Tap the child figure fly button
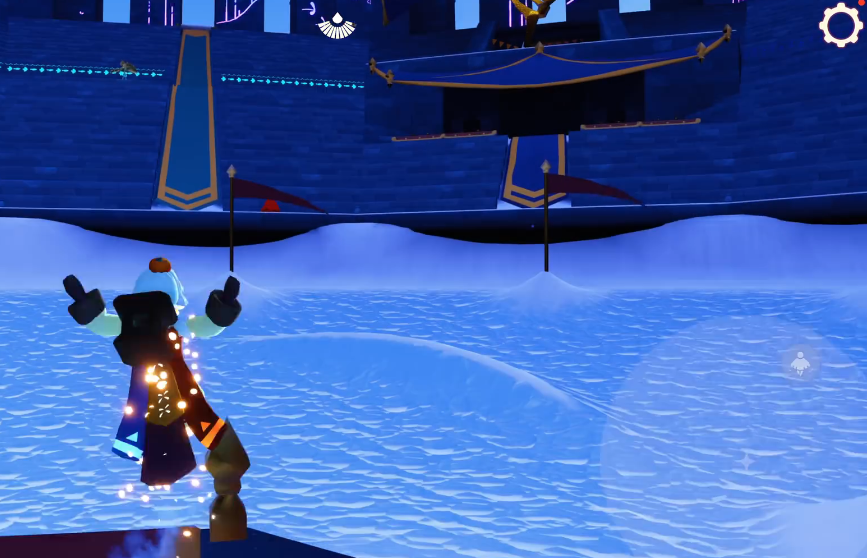This screenshot has height=558, width=867. (x=800, y=363)
